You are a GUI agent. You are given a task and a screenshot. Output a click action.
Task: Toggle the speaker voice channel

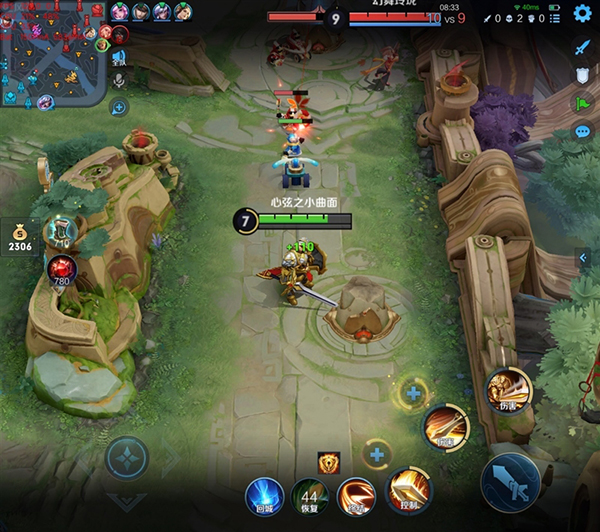tap(119, 56)
